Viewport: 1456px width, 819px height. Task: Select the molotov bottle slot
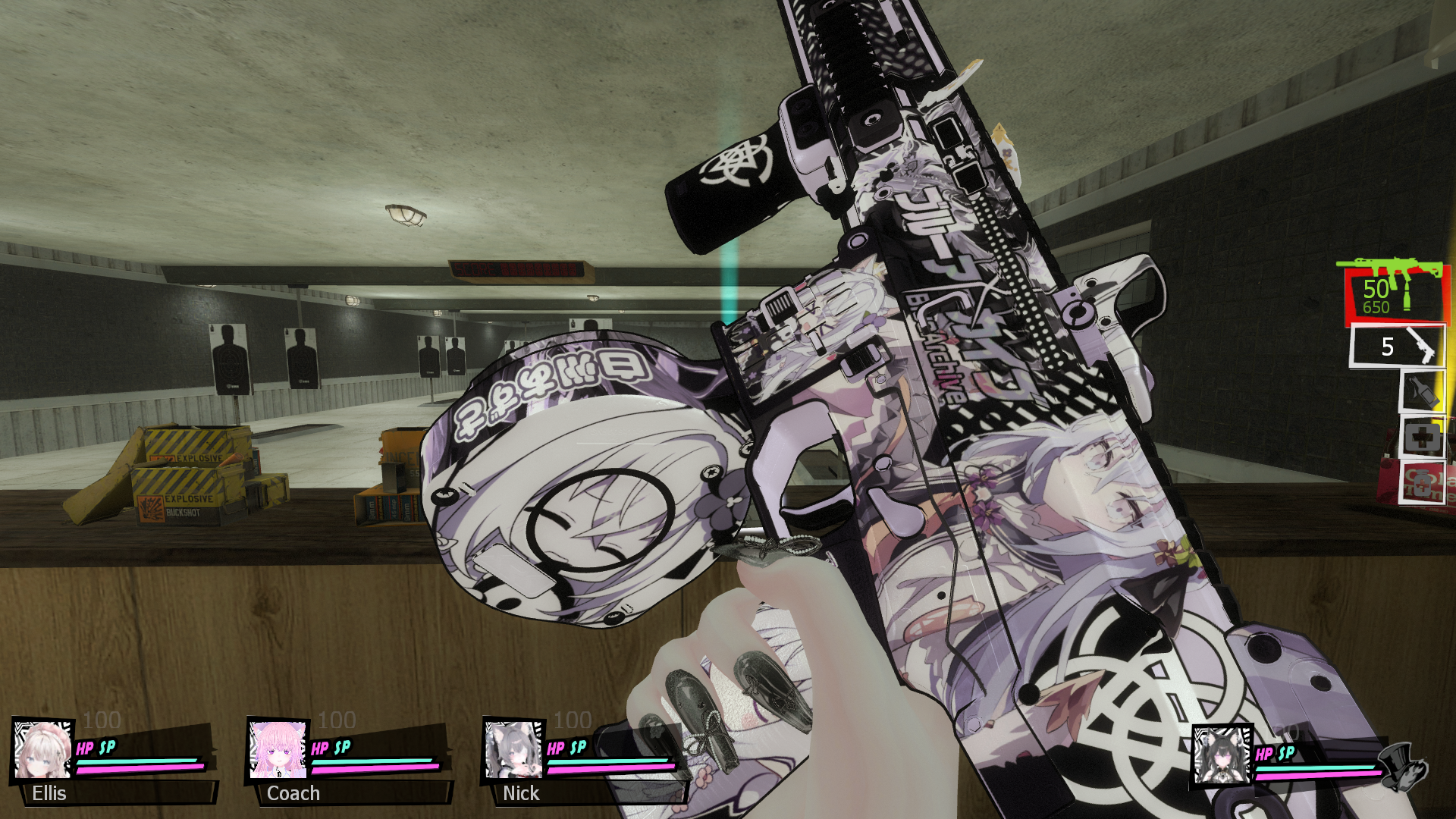click(1422, 392)
